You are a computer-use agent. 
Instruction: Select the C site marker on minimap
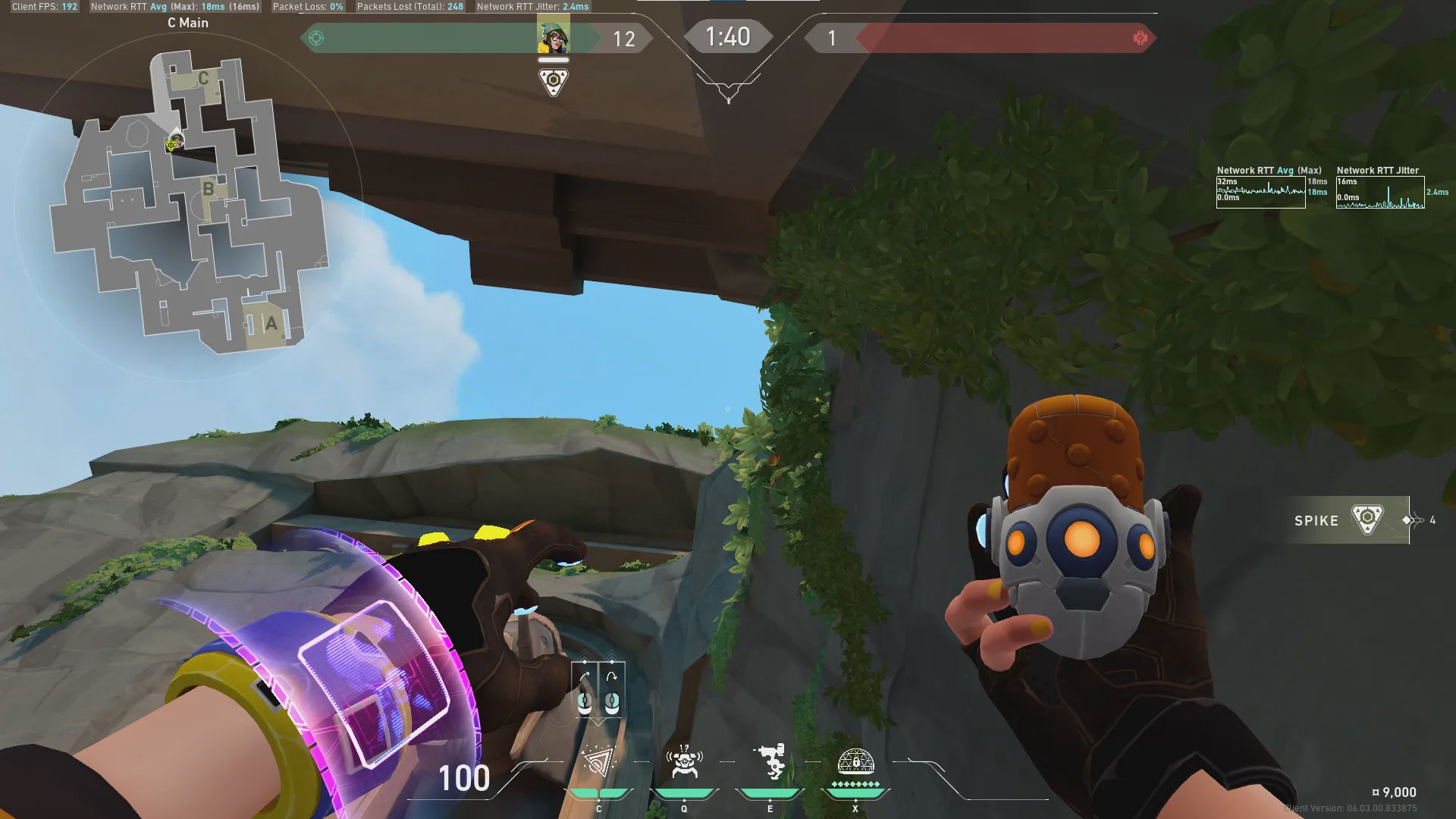pyautogui.click(x=203, y=78)
